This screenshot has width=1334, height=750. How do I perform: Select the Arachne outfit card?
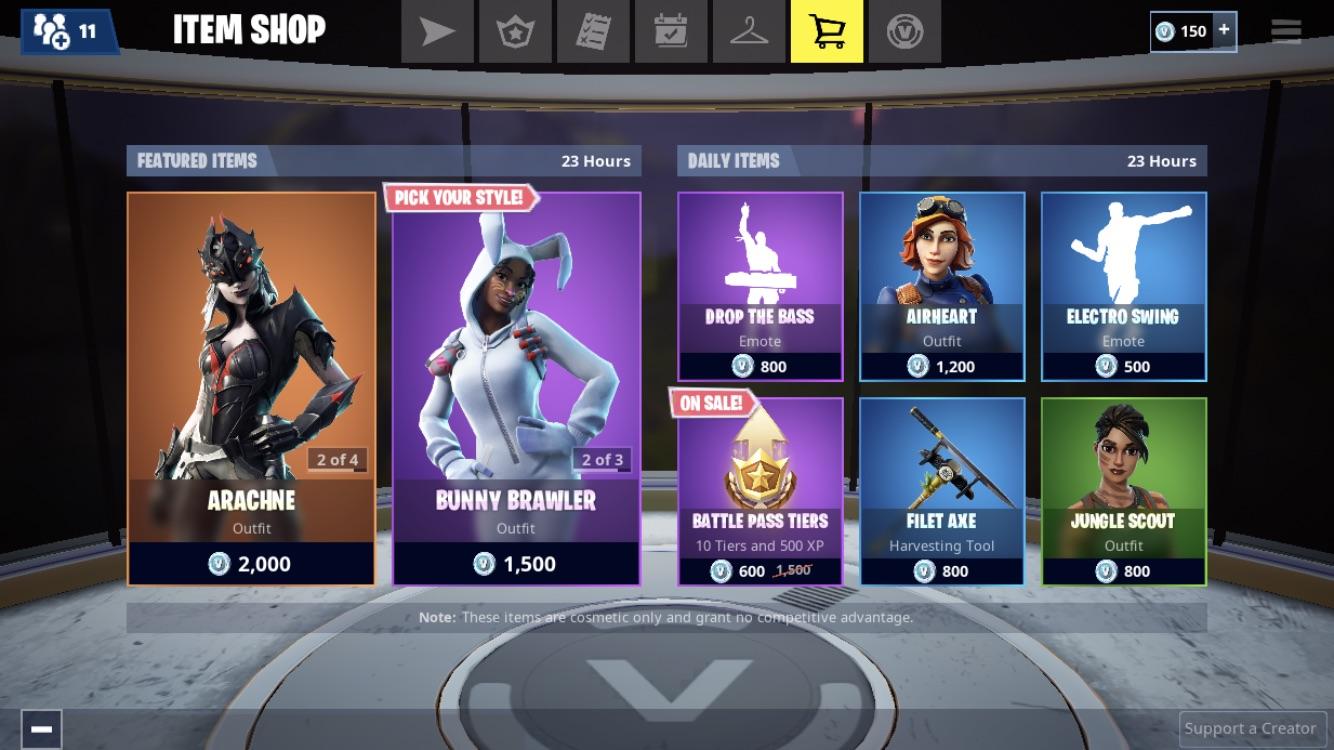(250, 385)
